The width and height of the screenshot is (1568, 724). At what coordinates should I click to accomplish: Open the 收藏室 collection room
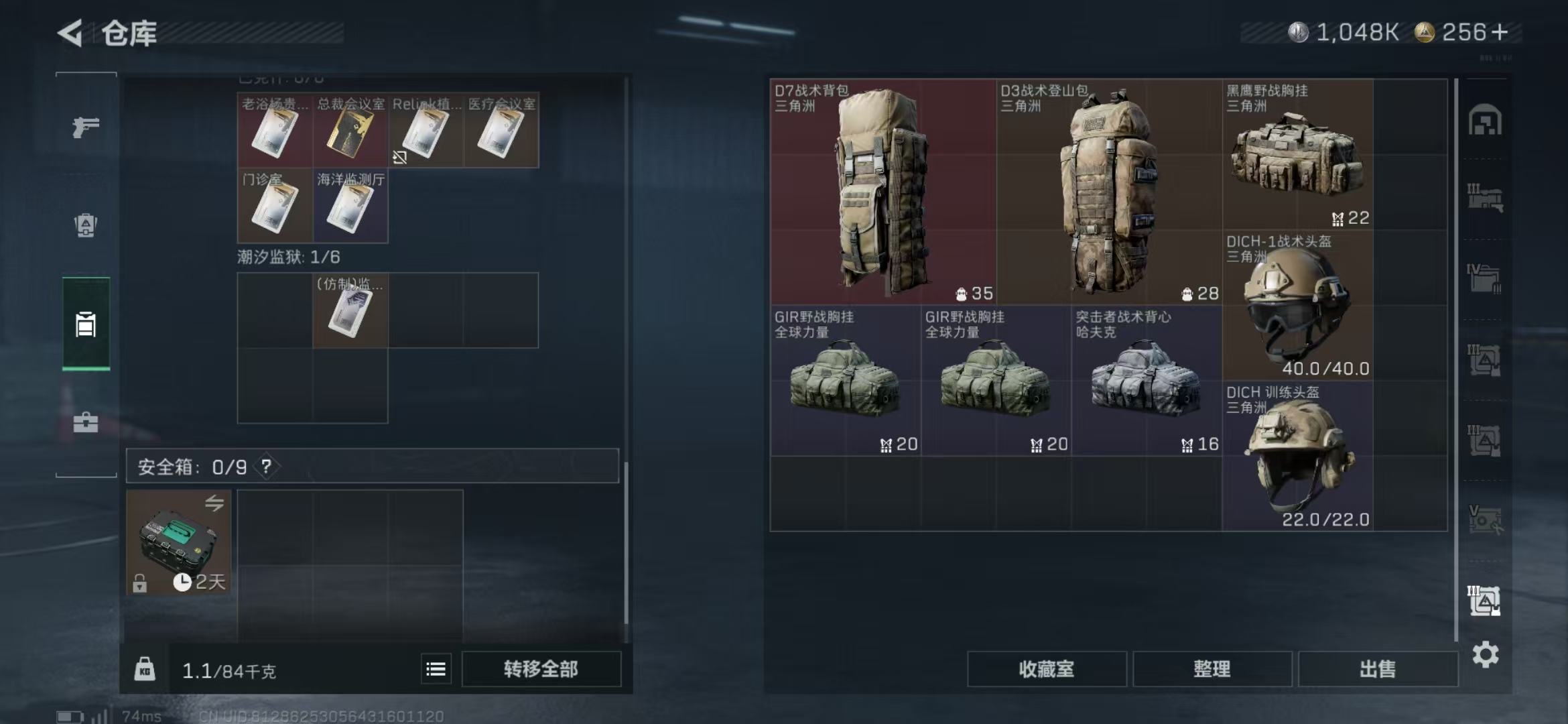pyautogui.click(x=1046, y=669)
